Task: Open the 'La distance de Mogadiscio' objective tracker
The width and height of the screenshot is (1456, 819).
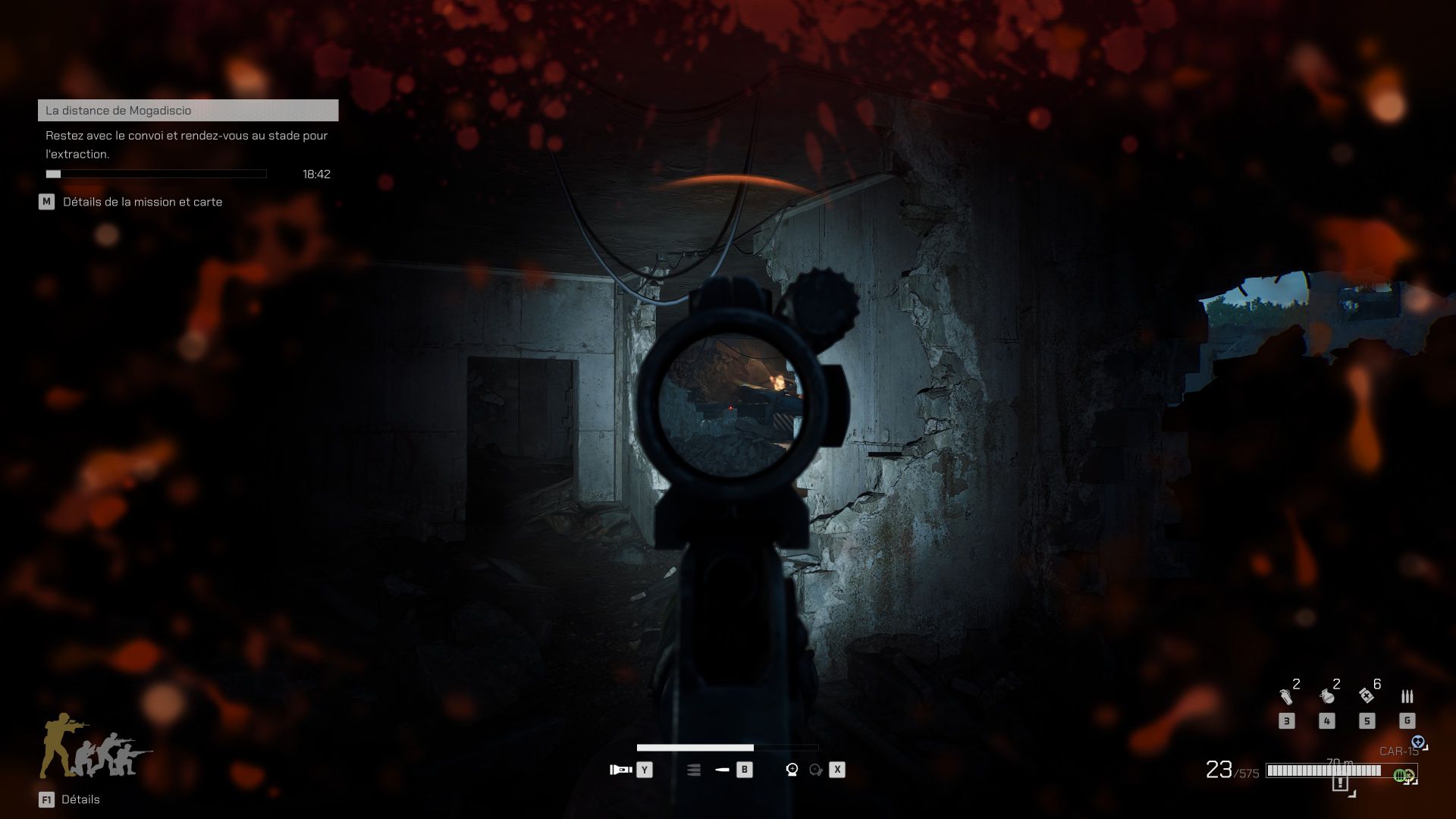Action: click(x=187, y=111)
